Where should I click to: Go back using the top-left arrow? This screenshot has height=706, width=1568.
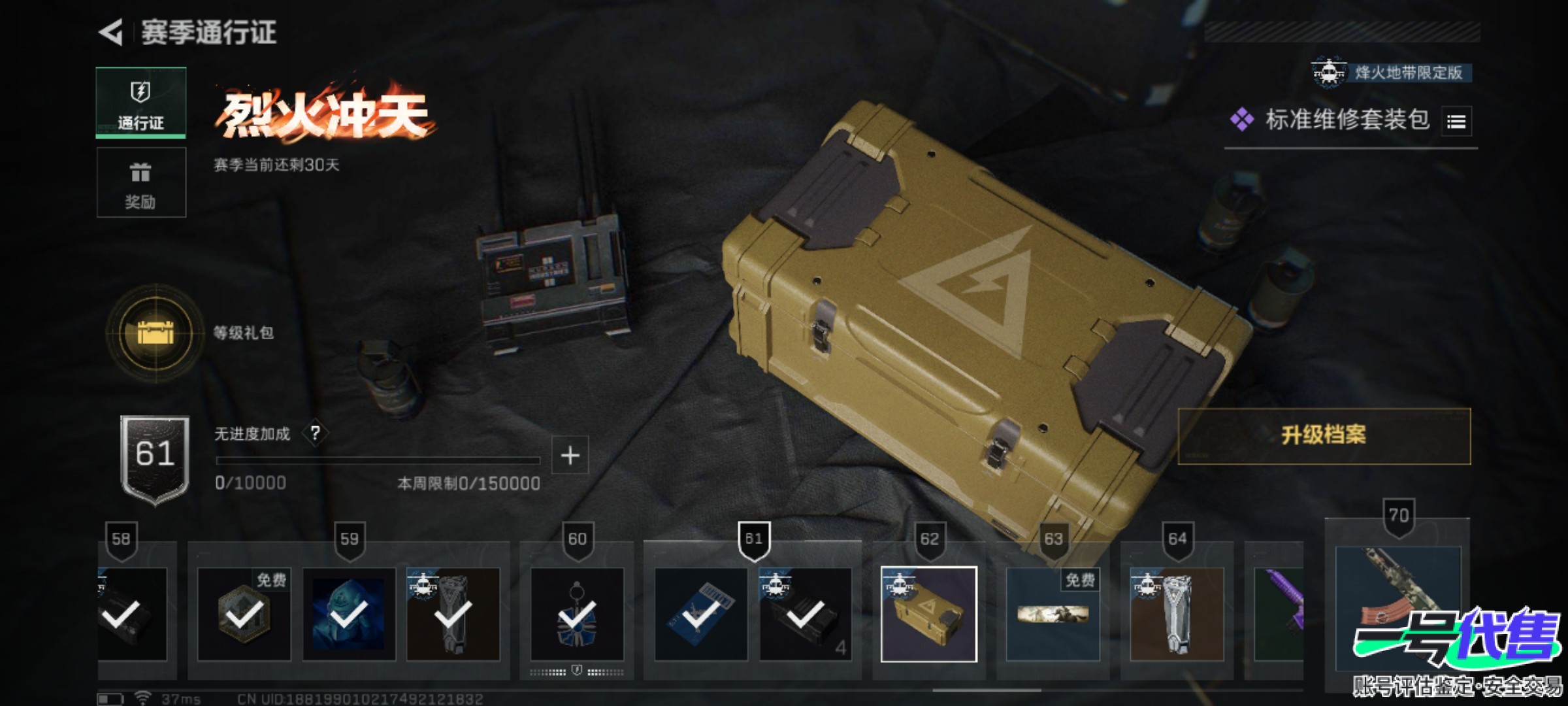[111, 32]
